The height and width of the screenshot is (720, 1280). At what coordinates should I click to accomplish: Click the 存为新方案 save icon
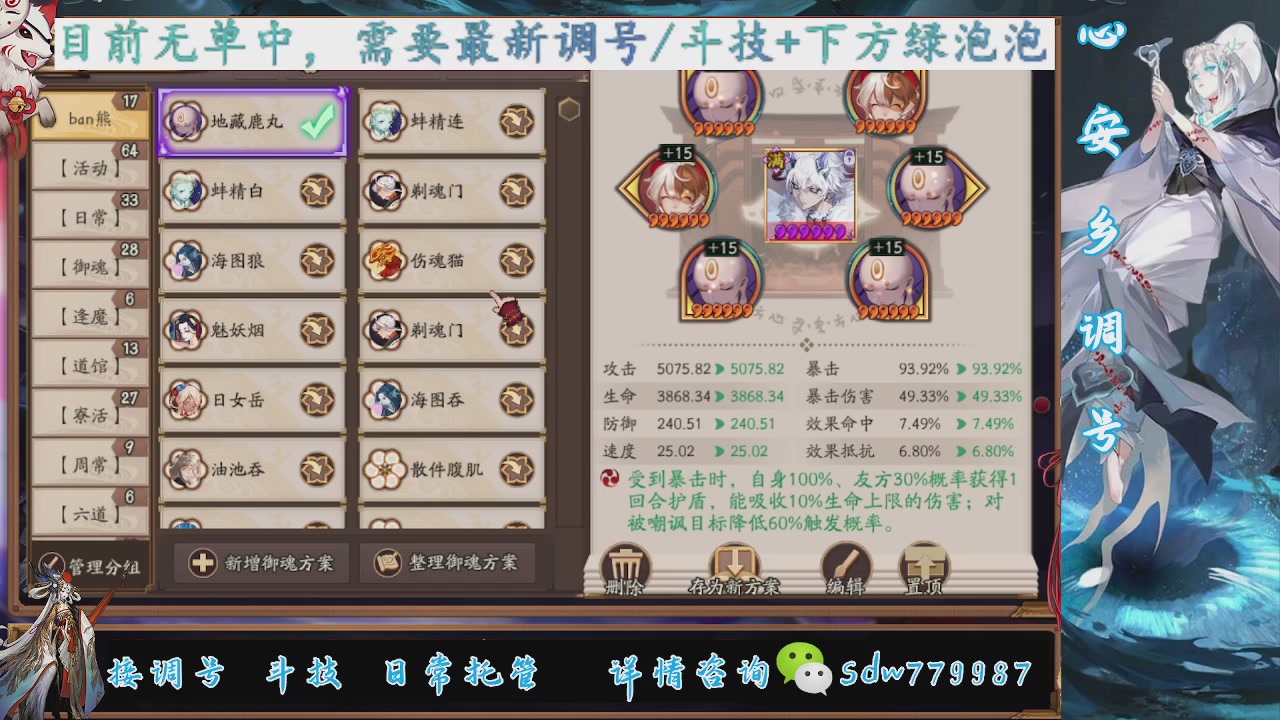pos(735,562)
